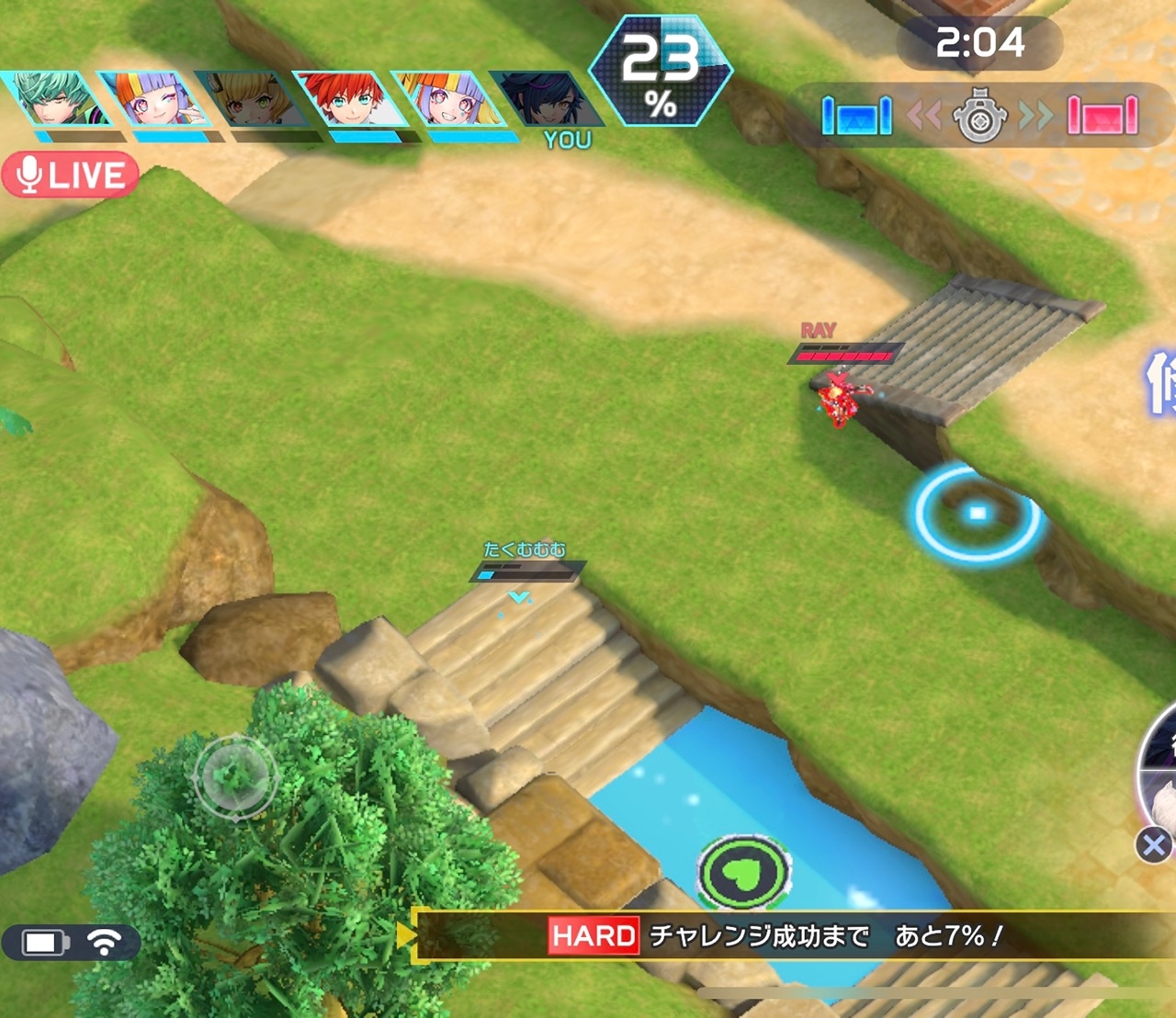Viewport: 1176px width, 1018px height.
Task: Tap the blue team base icon
Action: (856, 116)
